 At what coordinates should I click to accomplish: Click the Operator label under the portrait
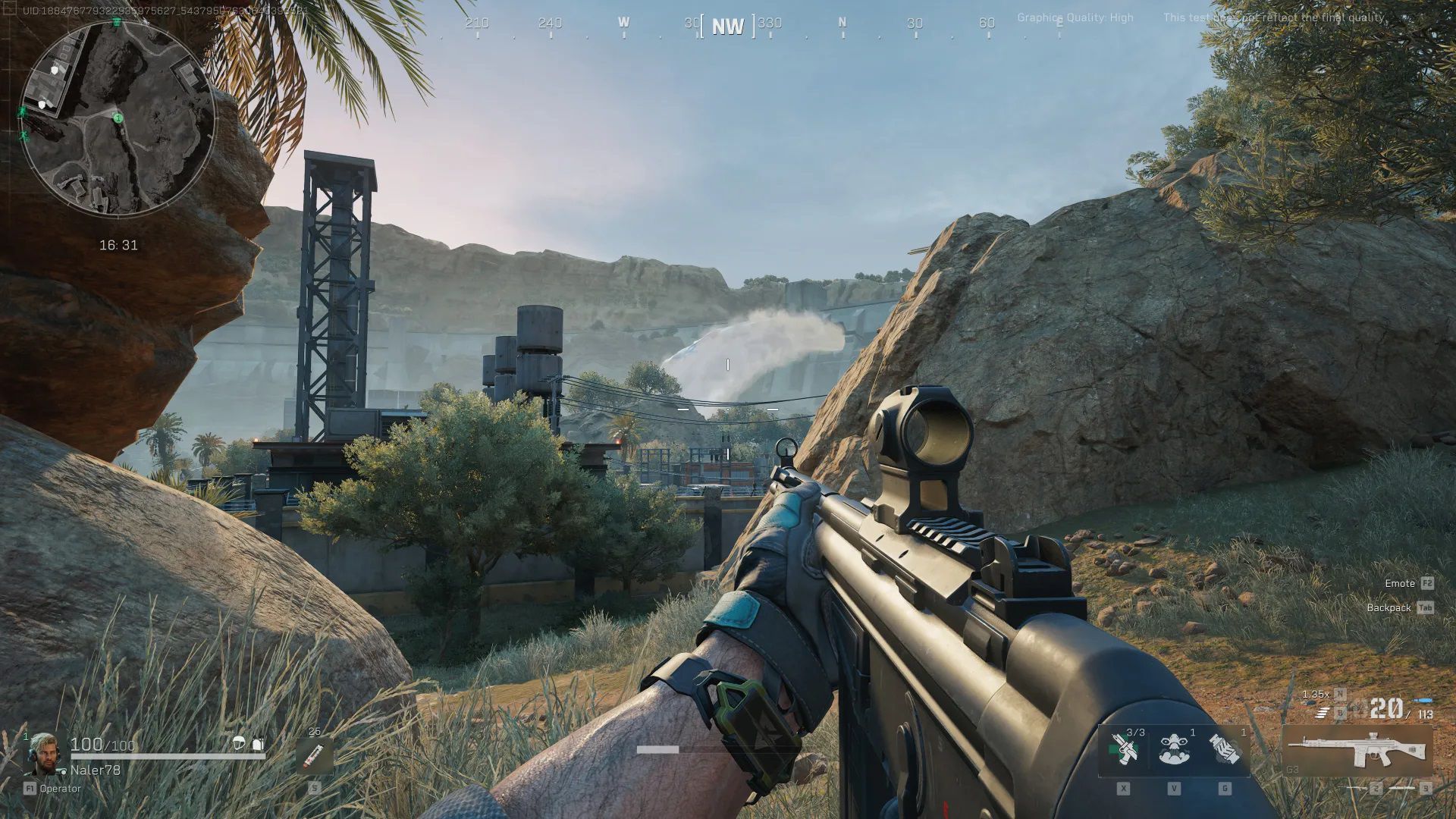pyautogui.click(x=60, y=789)
